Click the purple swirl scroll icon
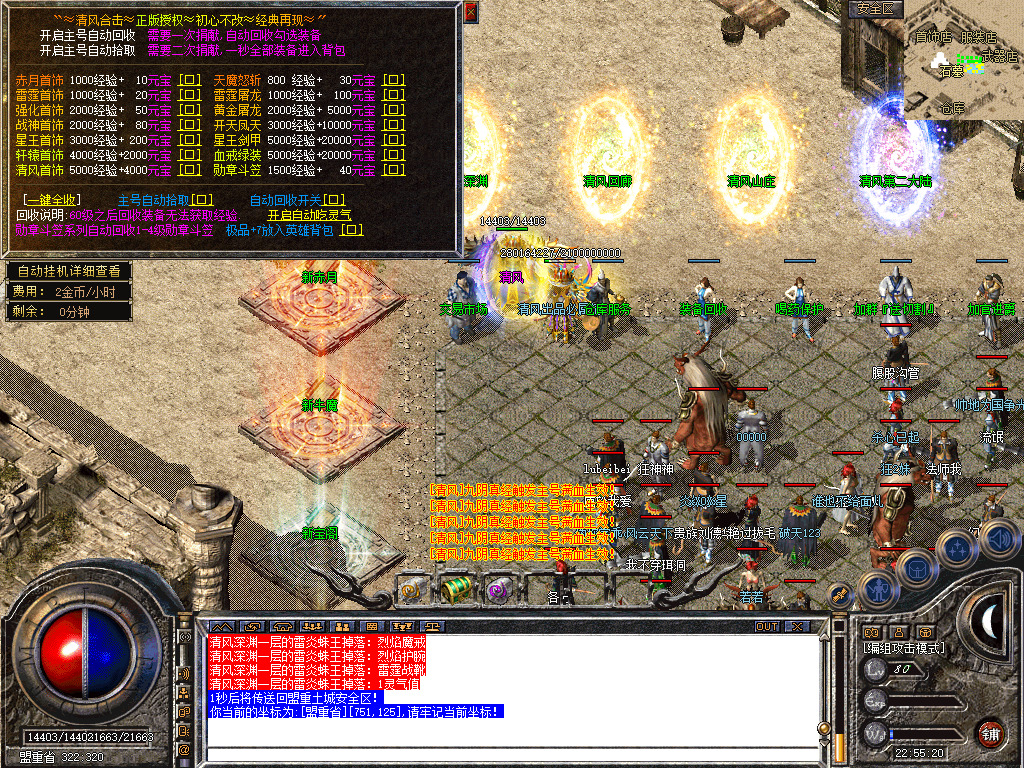The image size is (1024, 768). (497, 590)
